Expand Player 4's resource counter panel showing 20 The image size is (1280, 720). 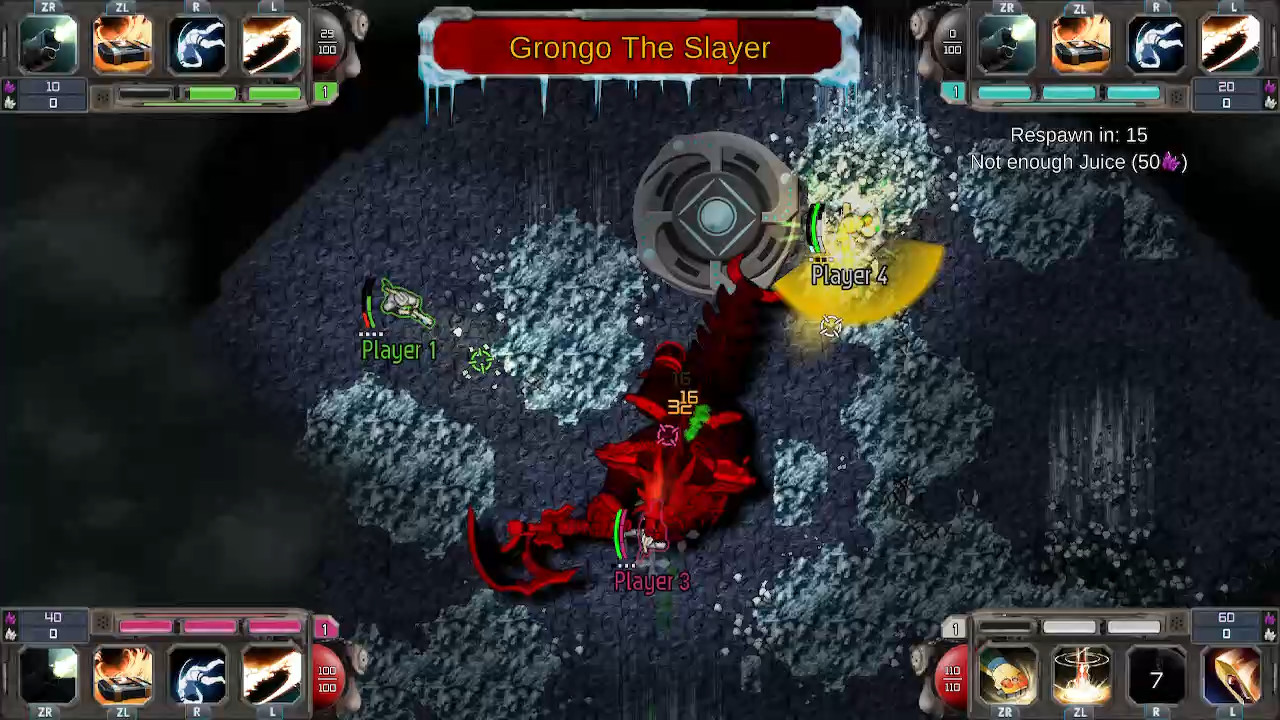click(x=1226, y=96)
